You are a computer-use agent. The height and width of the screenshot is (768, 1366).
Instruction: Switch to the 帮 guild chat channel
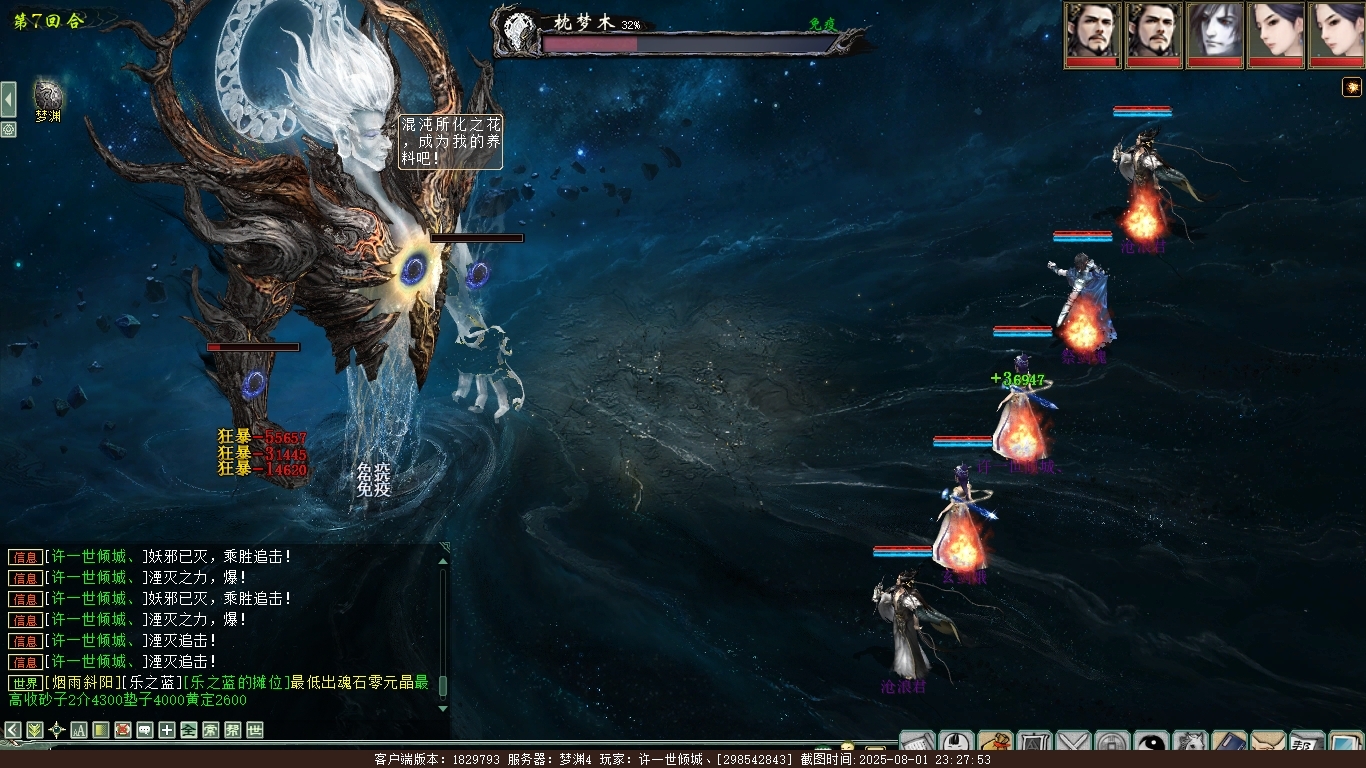(x=233, y=730)
